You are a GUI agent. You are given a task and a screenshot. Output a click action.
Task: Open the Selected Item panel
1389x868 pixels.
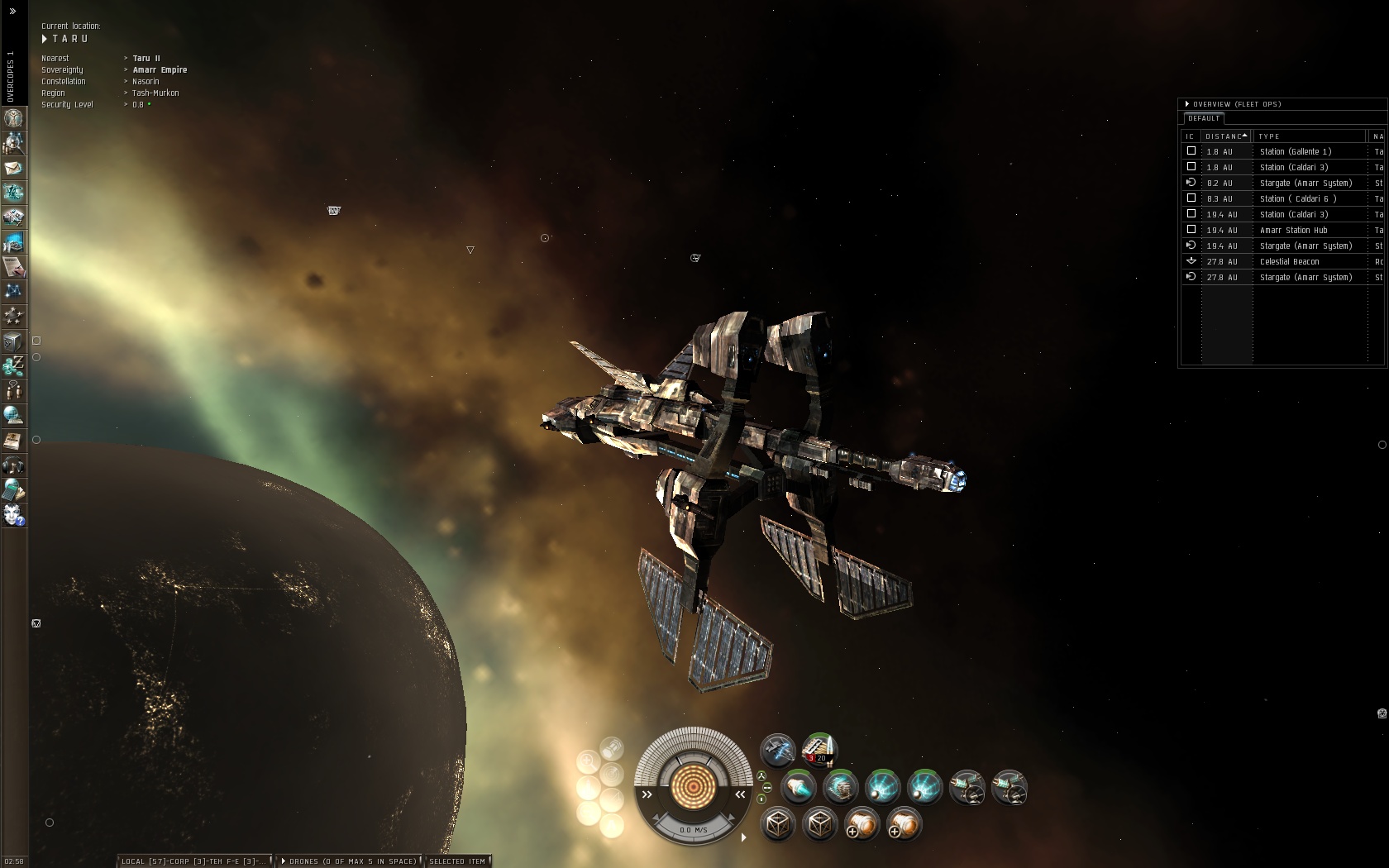(457, 861)
